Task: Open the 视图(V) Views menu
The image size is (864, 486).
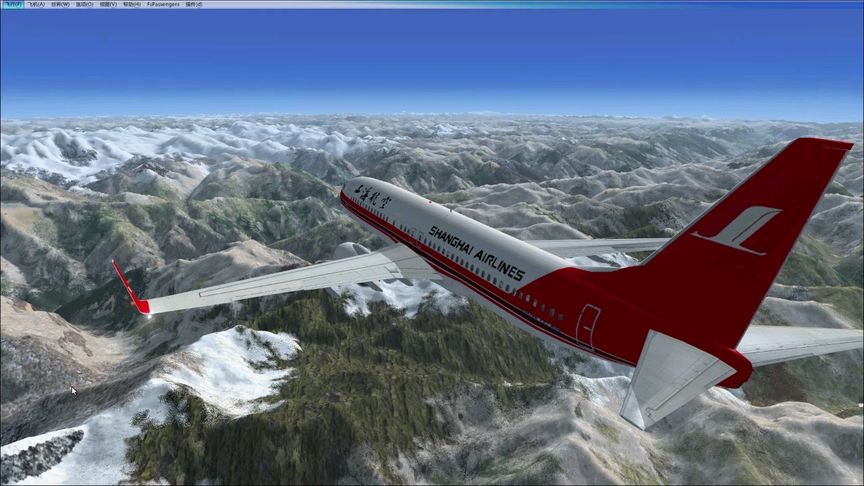Action: (x=107, y=4)
